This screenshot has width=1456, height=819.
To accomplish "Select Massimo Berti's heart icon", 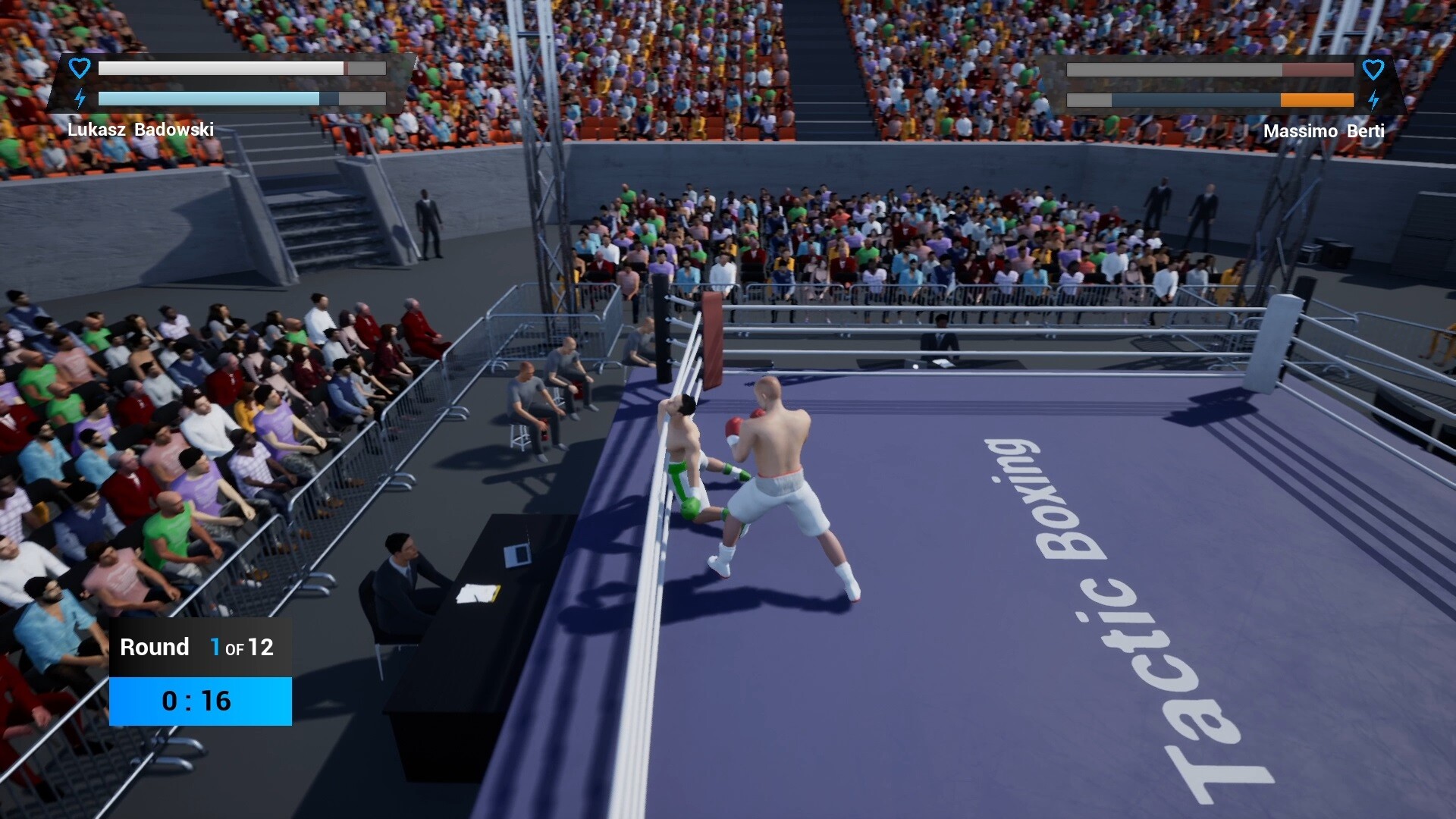I will pyautogui.click(x=1374, y=70).
